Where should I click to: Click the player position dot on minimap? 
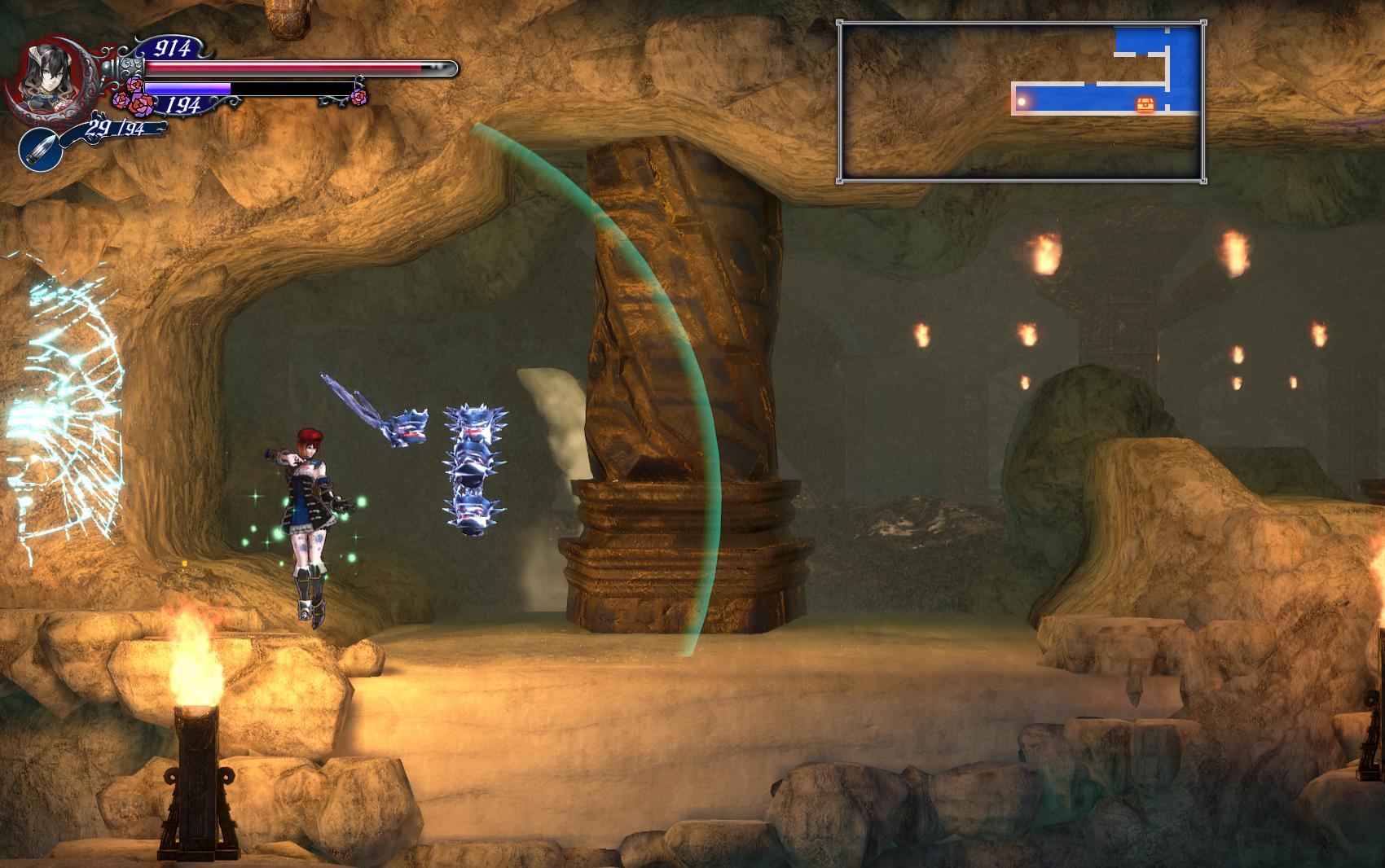(x=1022, y=102)
